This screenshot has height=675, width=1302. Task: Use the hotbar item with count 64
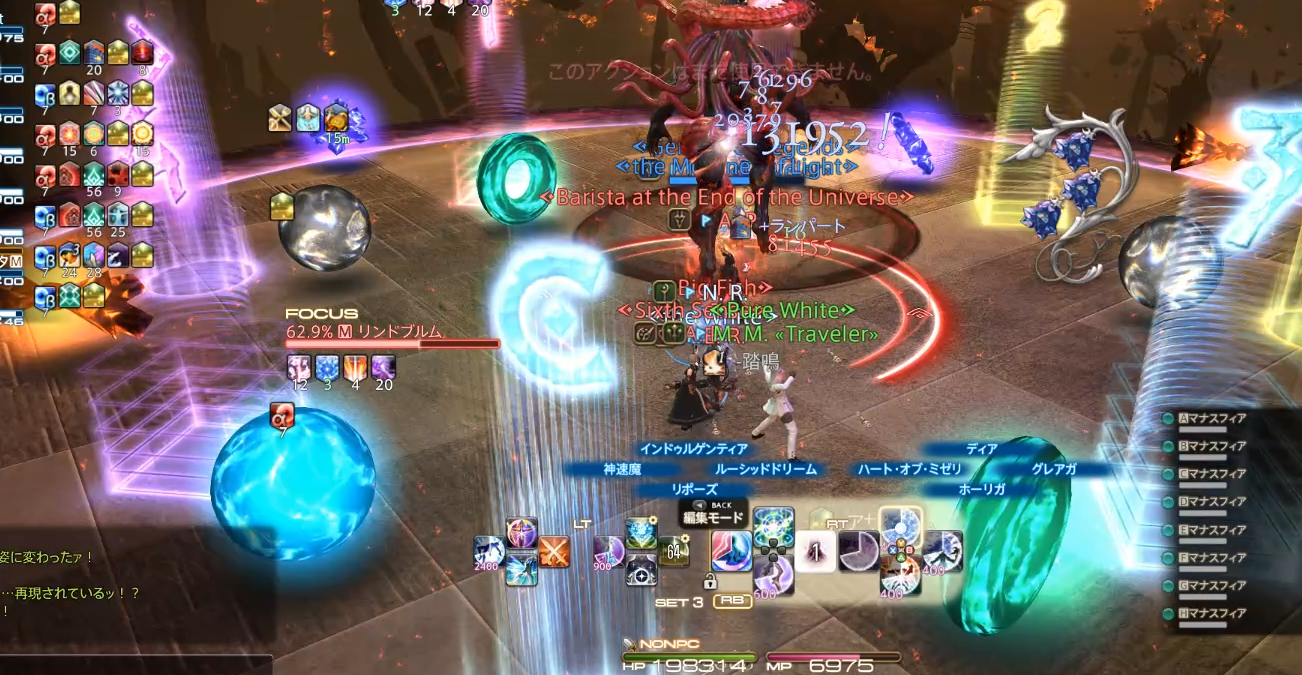[674, 551]
